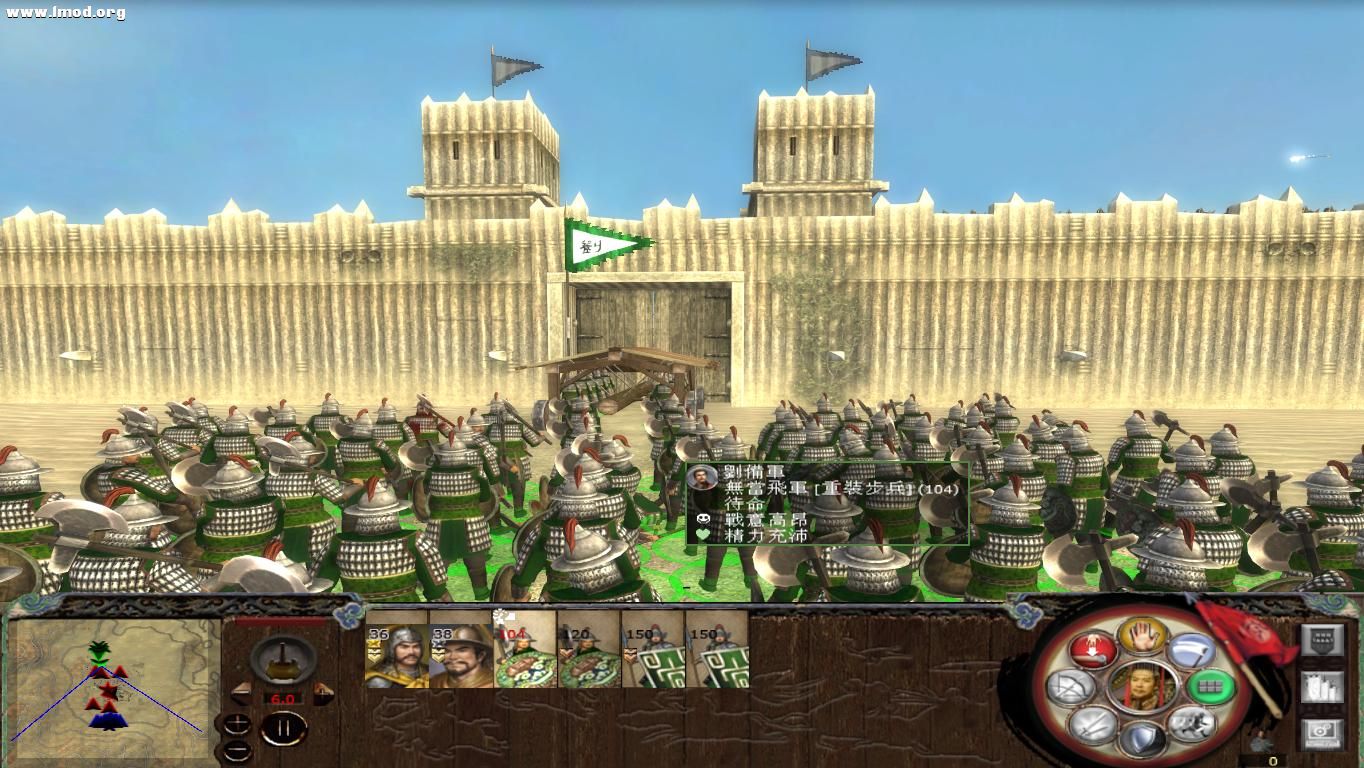Click the halberd special ability icon
The image size is (1364, 768).
click(1192, 650)
